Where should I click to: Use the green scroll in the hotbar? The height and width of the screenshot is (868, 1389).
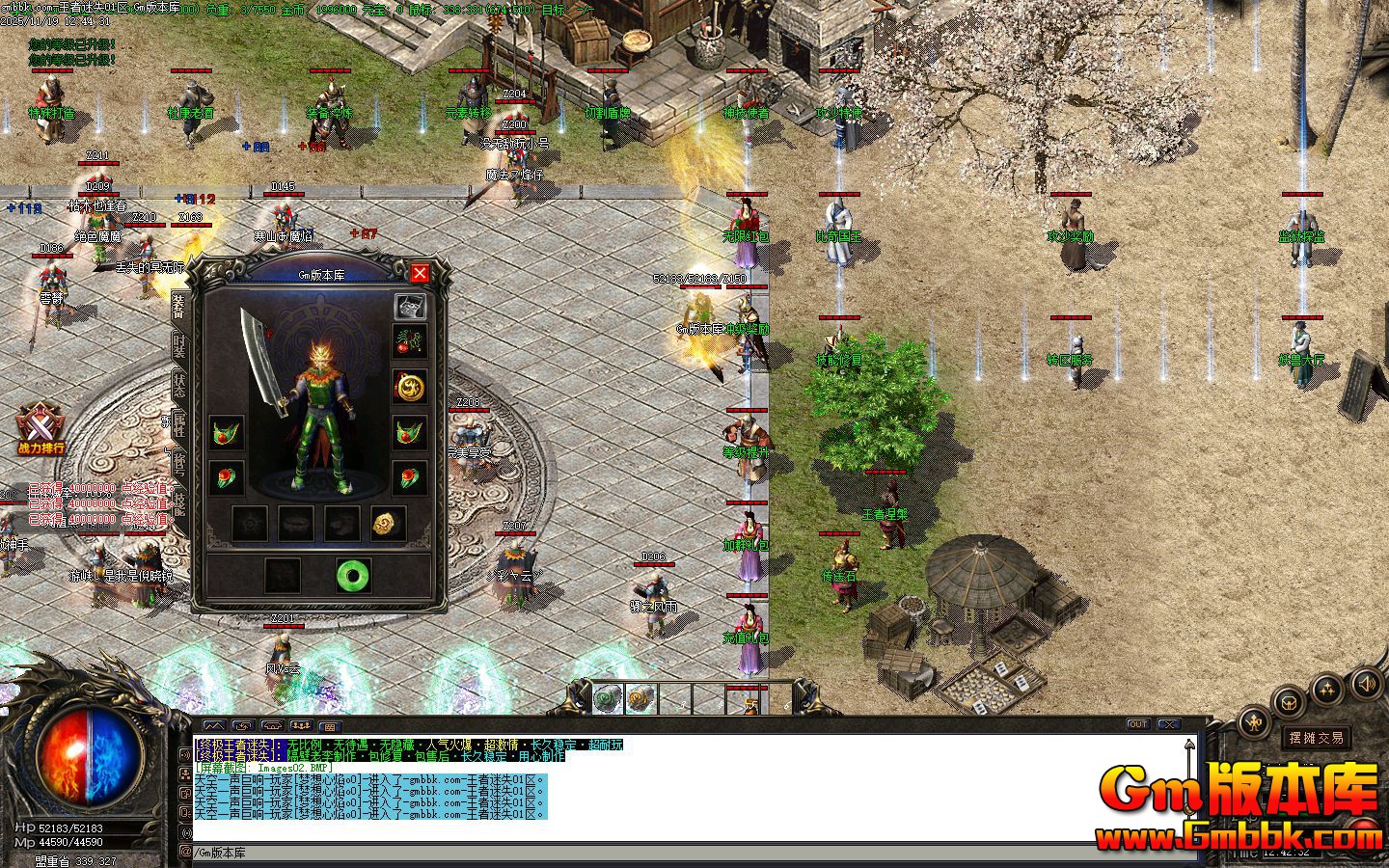pyautogui.click(x=608, y=698)
